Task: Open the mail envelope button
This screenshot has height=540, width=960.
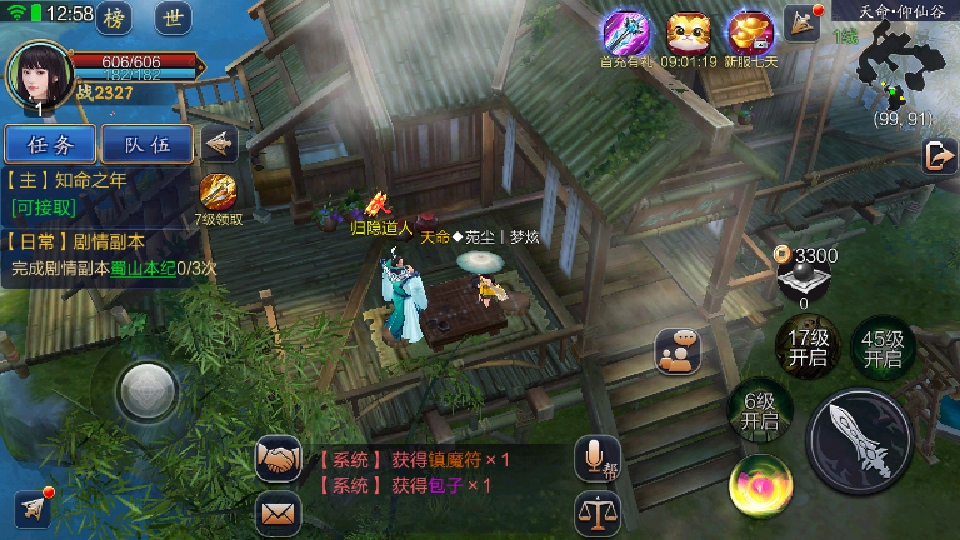Action: (279, 514)
